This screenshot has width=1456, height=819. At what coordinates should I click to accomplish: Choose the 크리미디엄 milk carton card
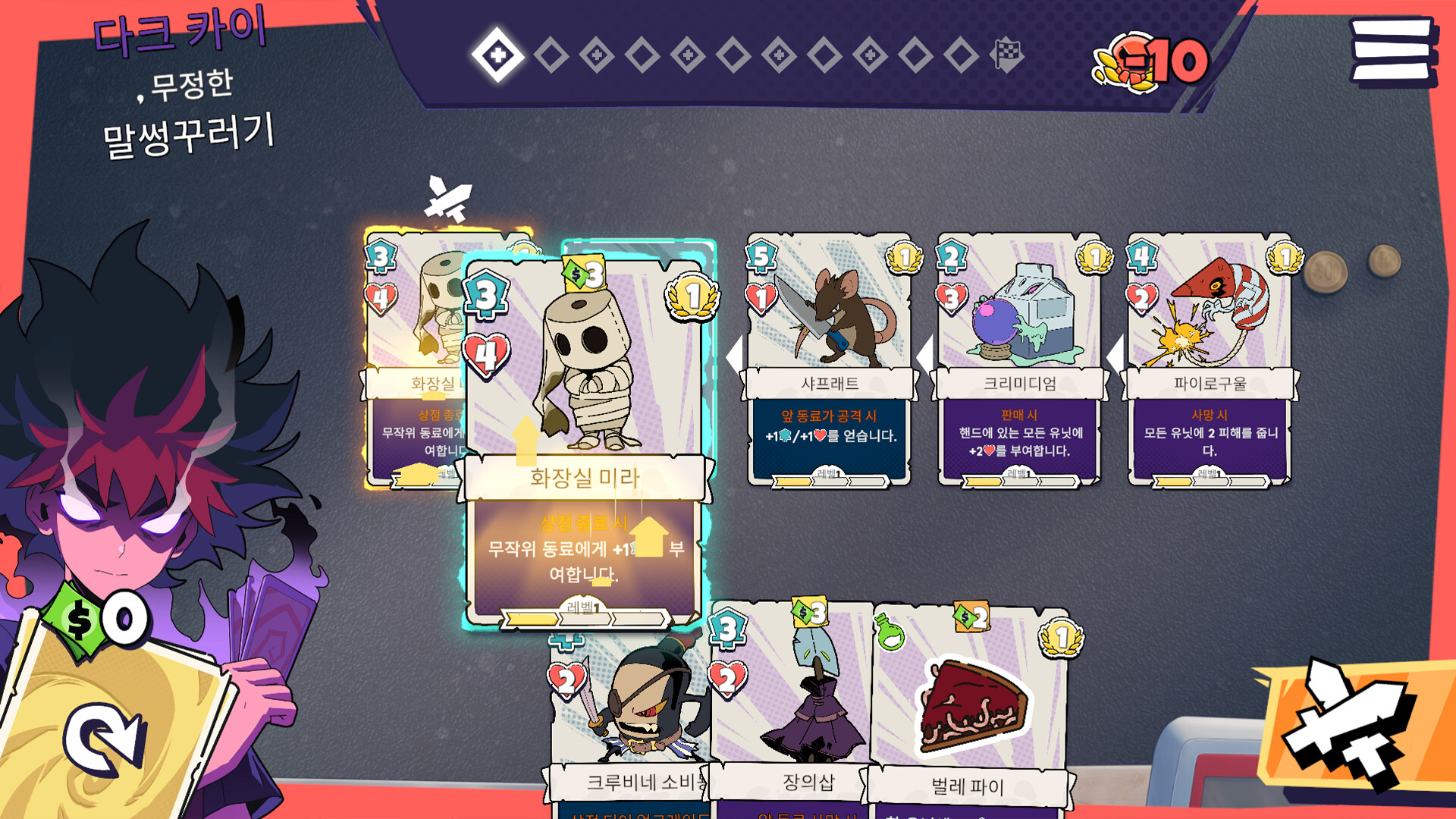click(1019, 358)
